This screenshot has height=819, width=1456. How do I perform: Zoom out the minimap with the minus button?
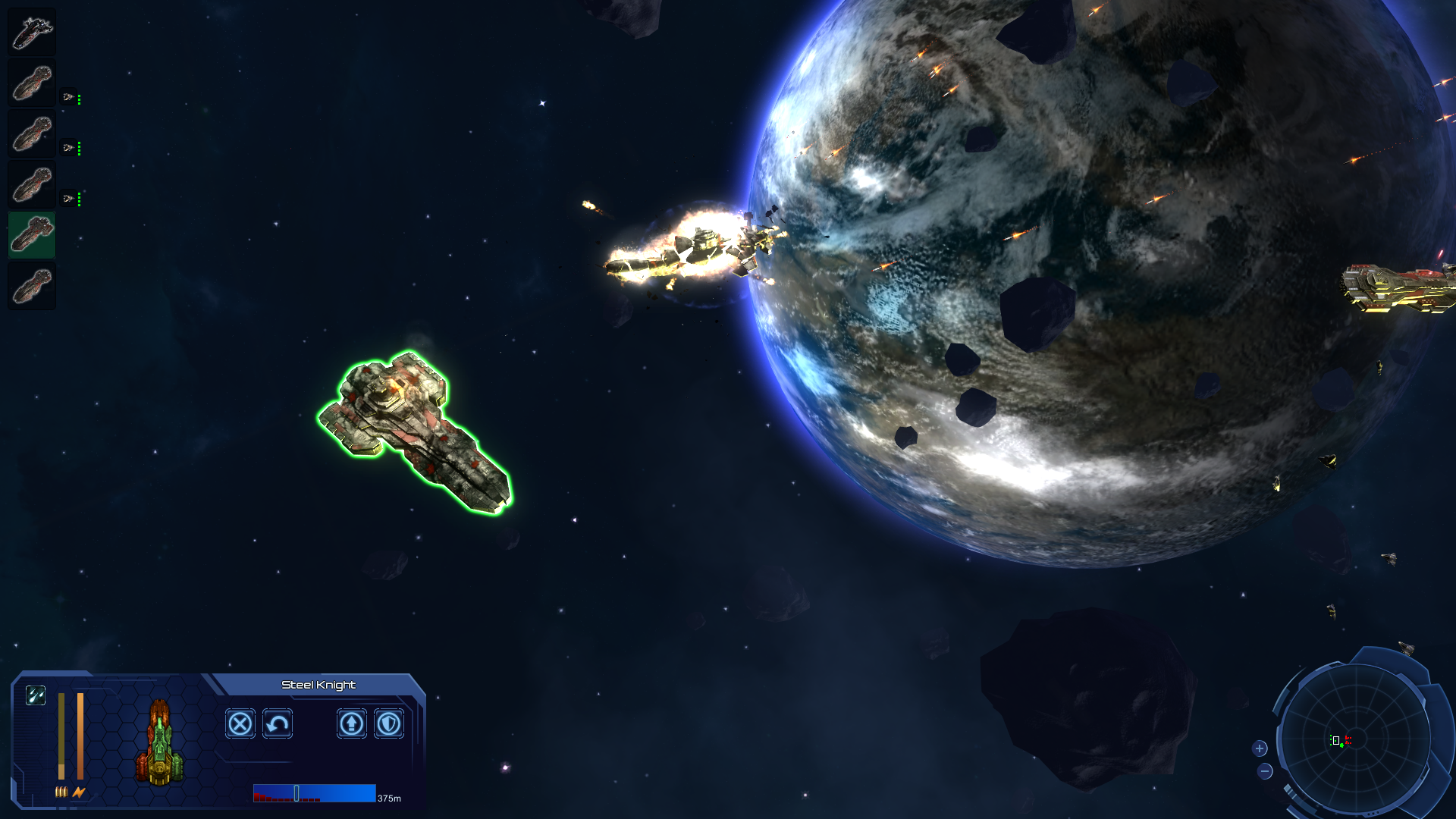1265,773
